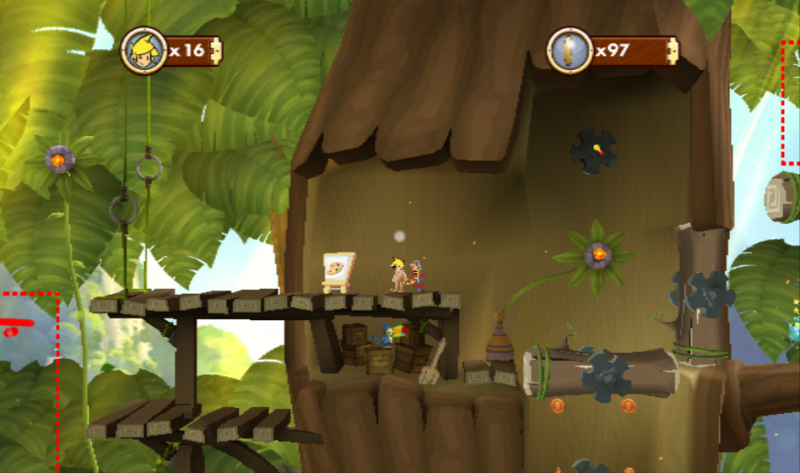
Task: Select the golden collectible counter icon
Action: pyautogui.click(x=567, y=50)
